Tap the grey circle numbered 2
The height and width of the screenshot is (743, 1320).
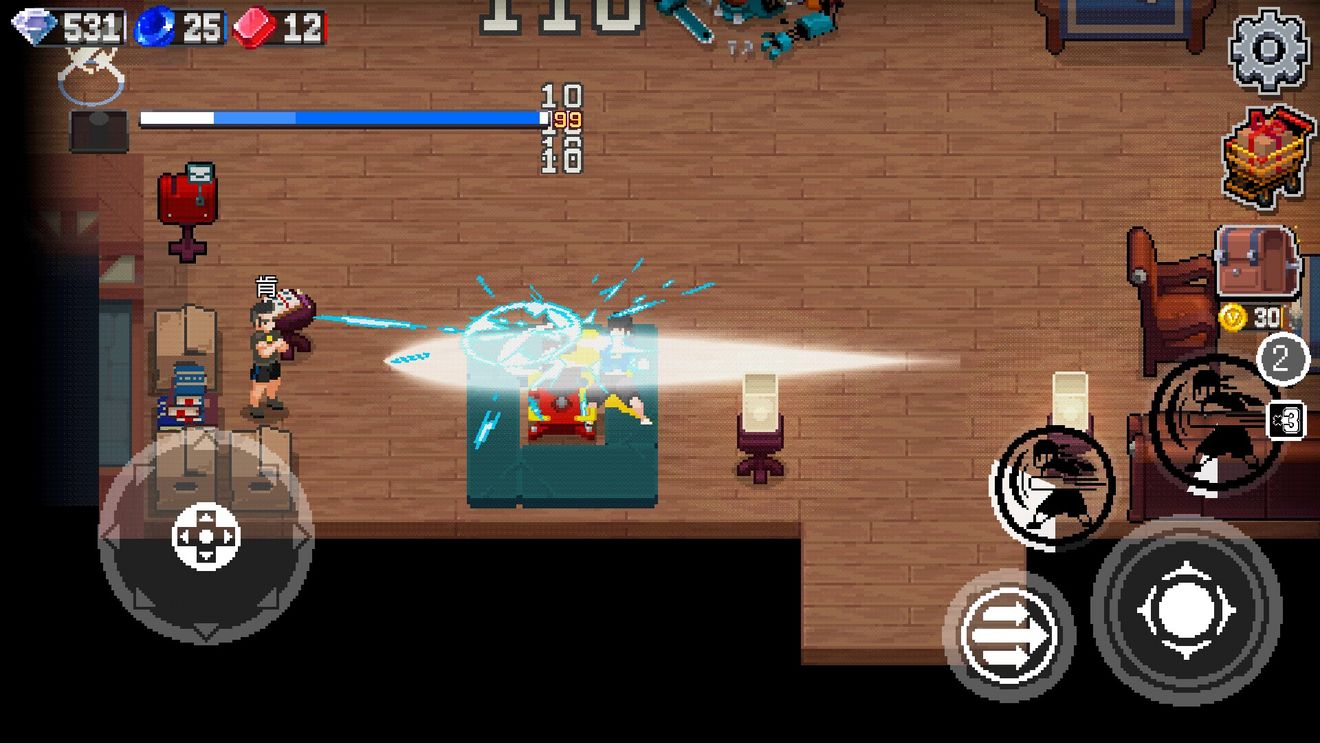coord(1283,358)
